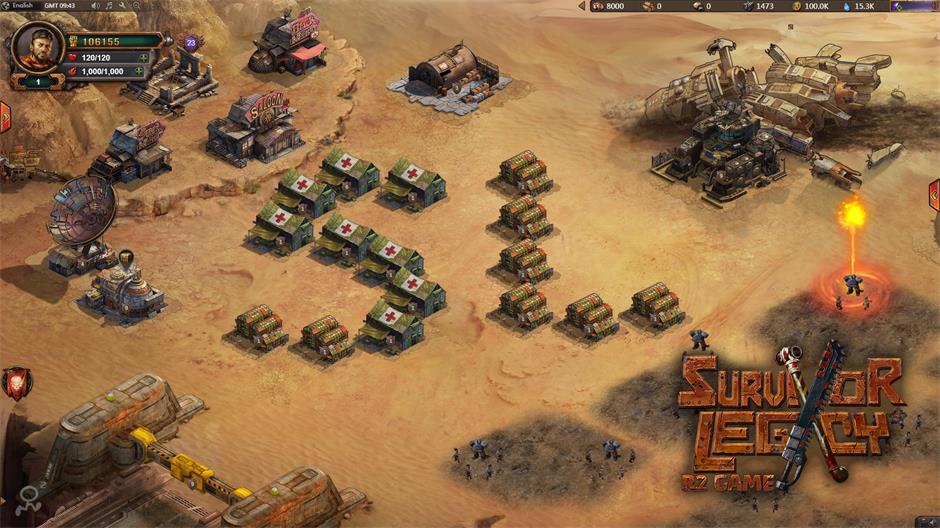Expand the left edge red arrow panel
The height and width of the screenshot is (528, 940).
click(x=5, y=114)
